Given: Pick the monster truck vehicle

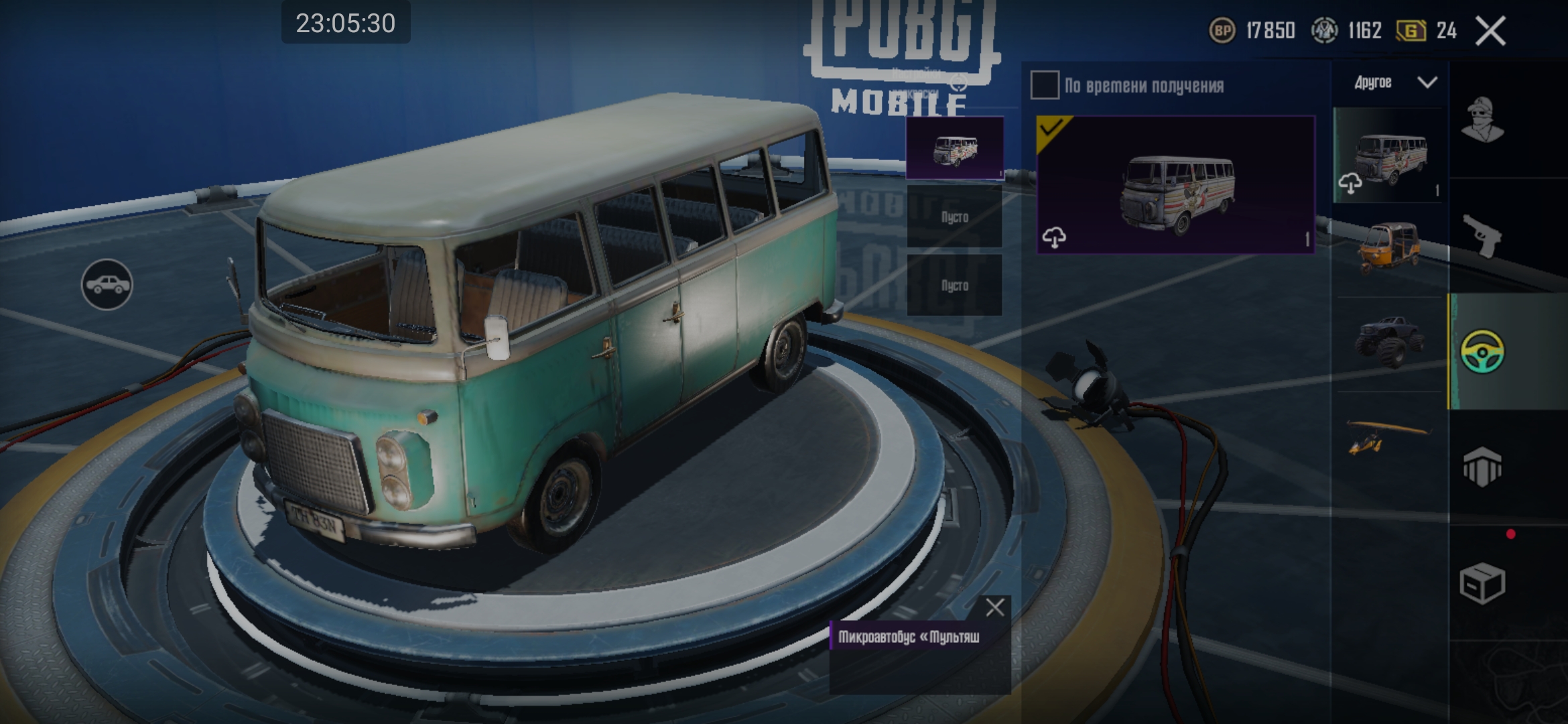Looking at the screenshot, I should 1390,341.
